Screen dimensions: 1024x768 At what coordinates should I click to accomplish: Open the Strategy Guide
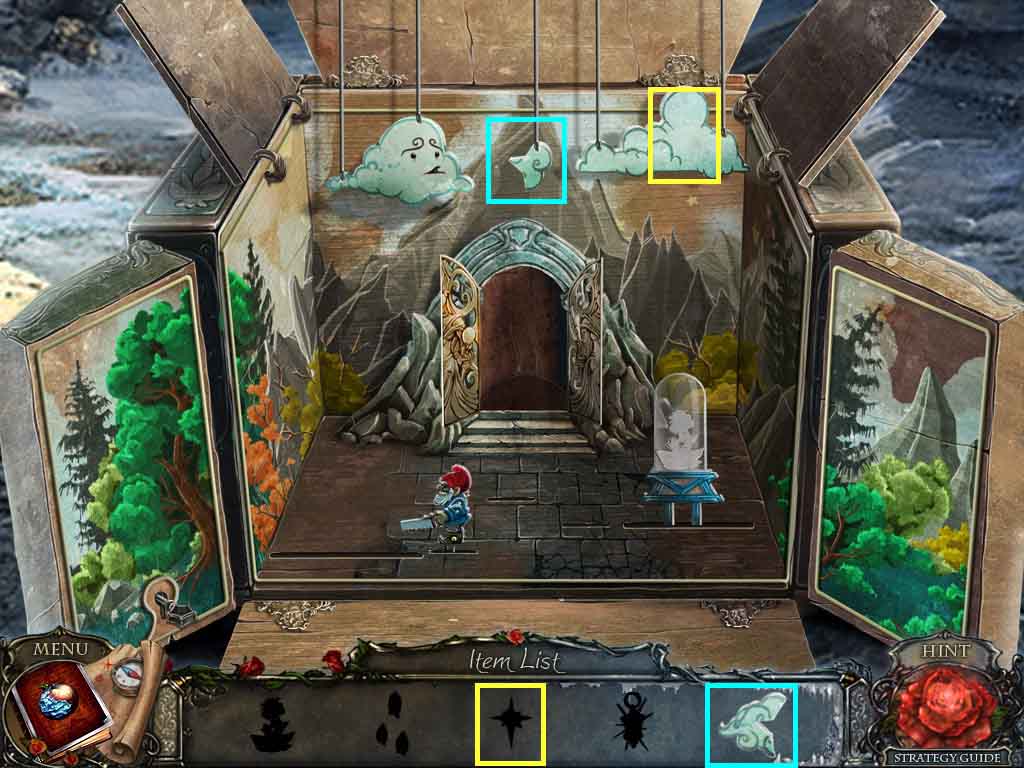(x=947, y=758)
